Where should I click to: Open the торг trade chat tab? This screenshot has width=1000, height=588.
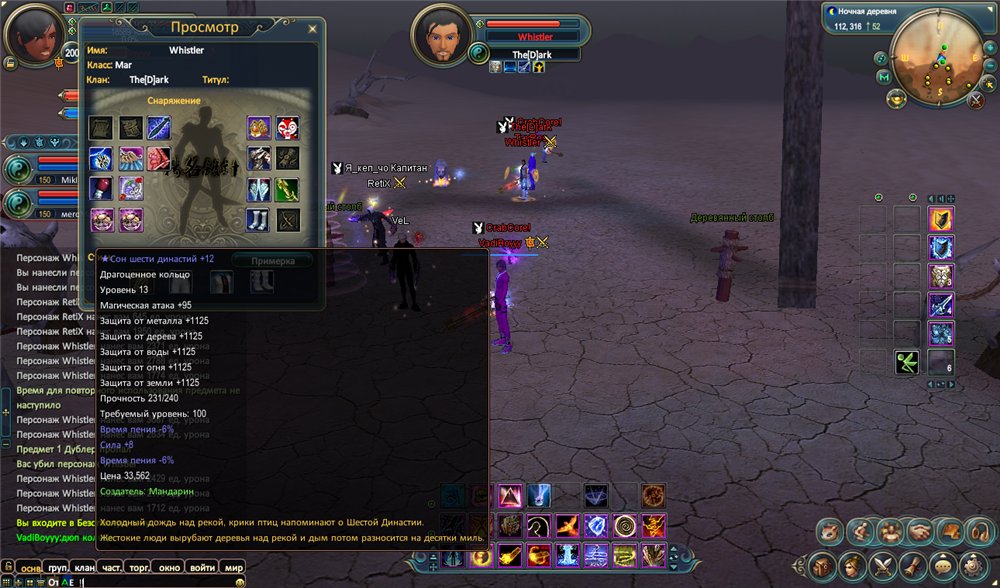click(141, 568)
